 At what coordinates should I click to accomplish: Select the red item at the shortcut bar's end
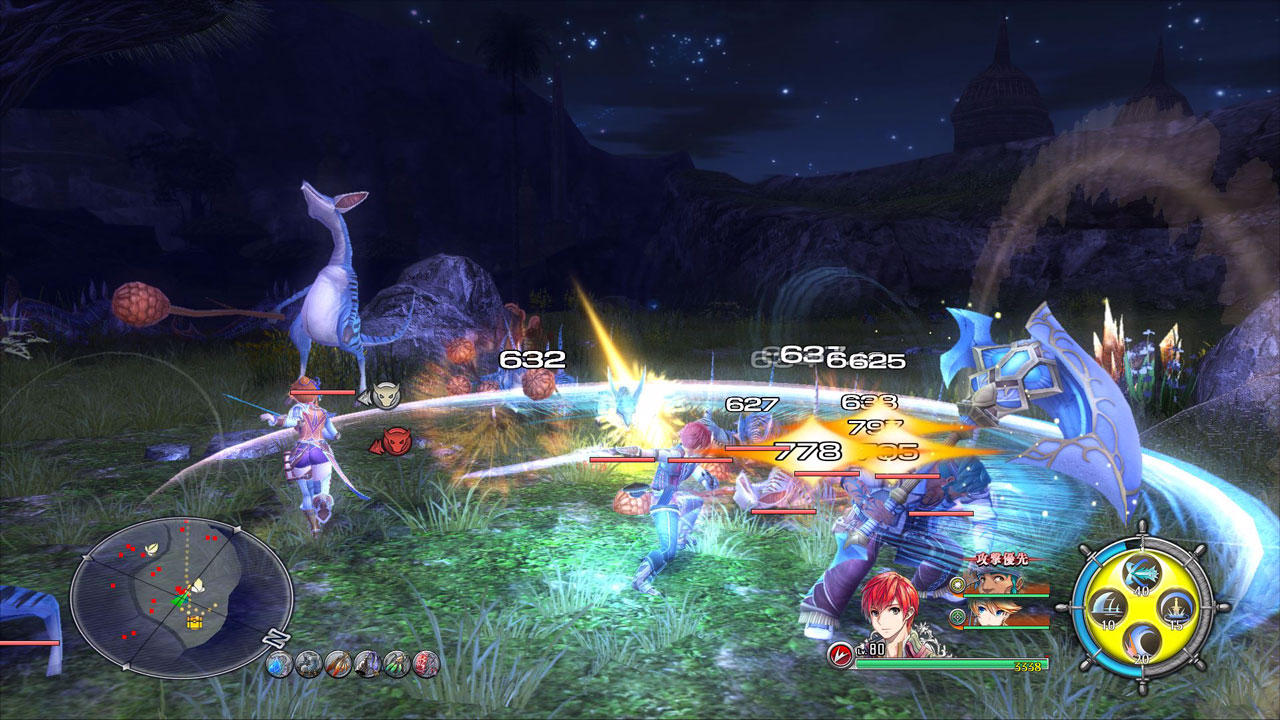pyautogui.click(x=425, y=665)
